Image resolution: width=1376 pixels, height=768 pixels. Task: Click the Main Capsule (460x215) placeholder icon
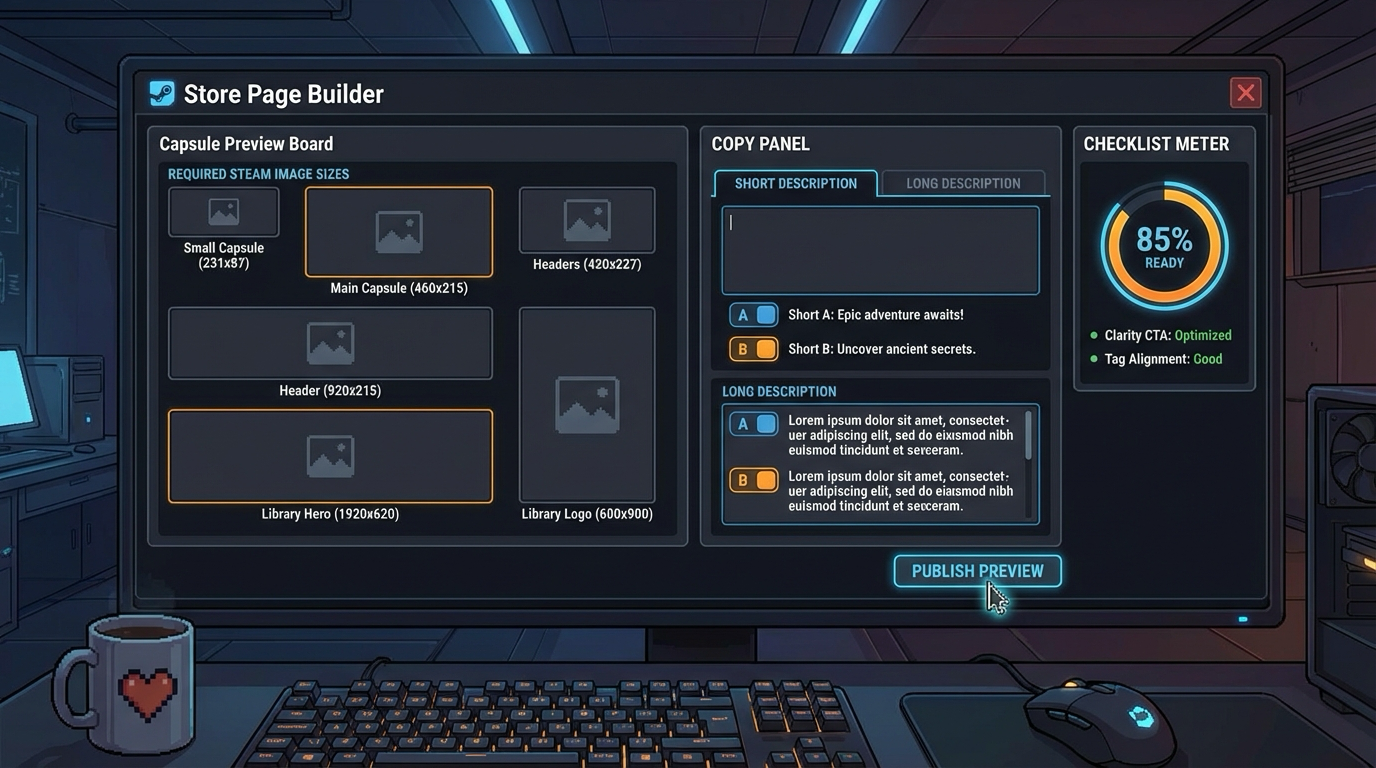398,229
